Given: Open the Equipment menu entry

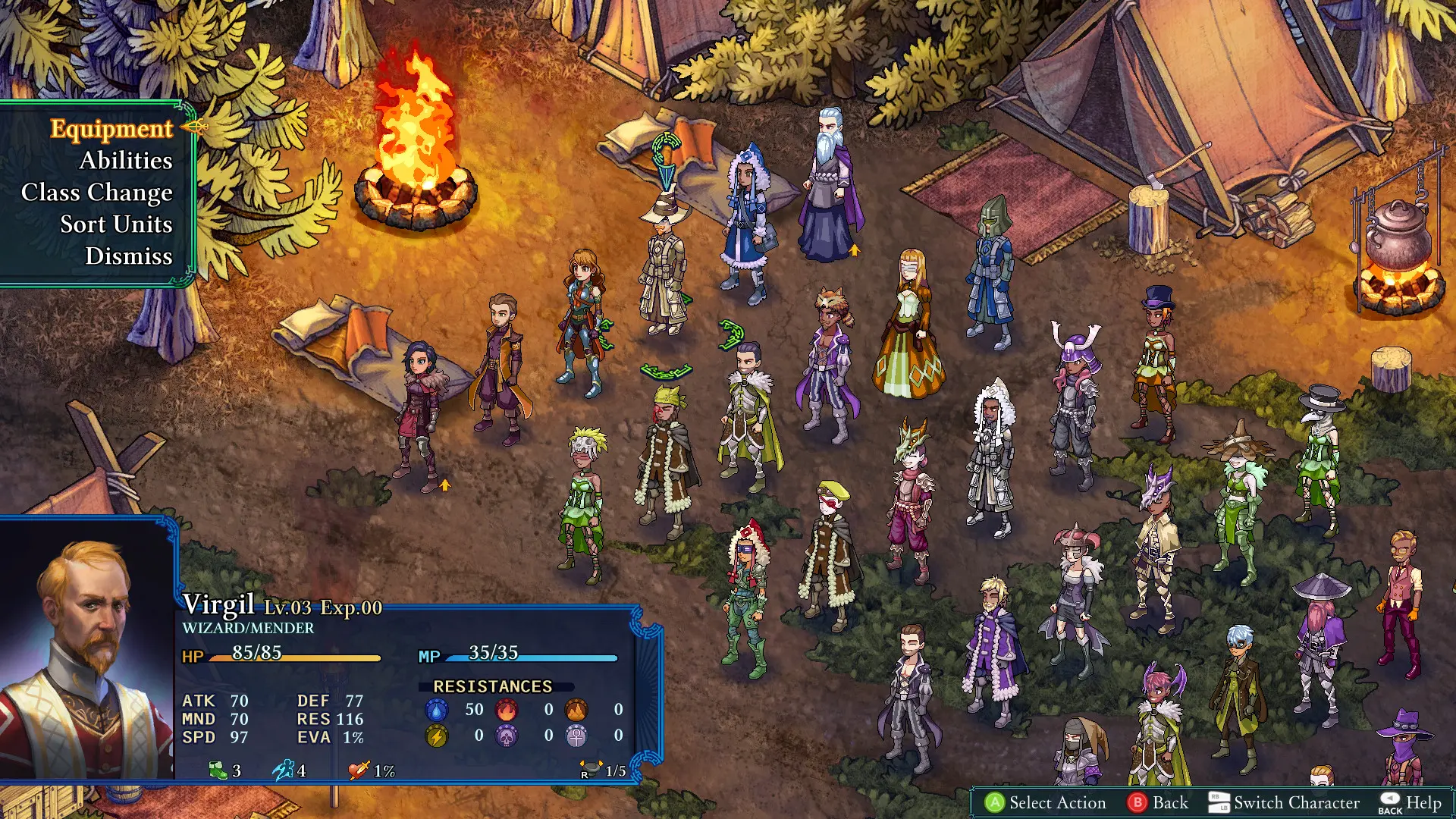Looking at the screenshot, I should (x=110, y=129).
